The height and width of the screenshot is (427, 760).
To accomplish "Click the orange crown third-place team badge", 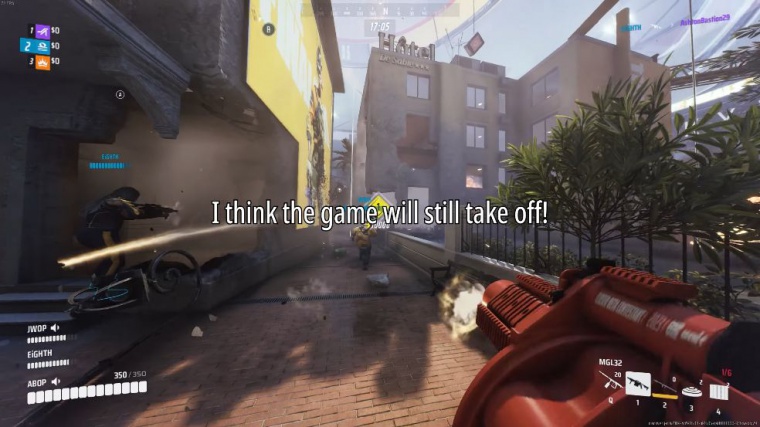I will (x=42, y=62).
